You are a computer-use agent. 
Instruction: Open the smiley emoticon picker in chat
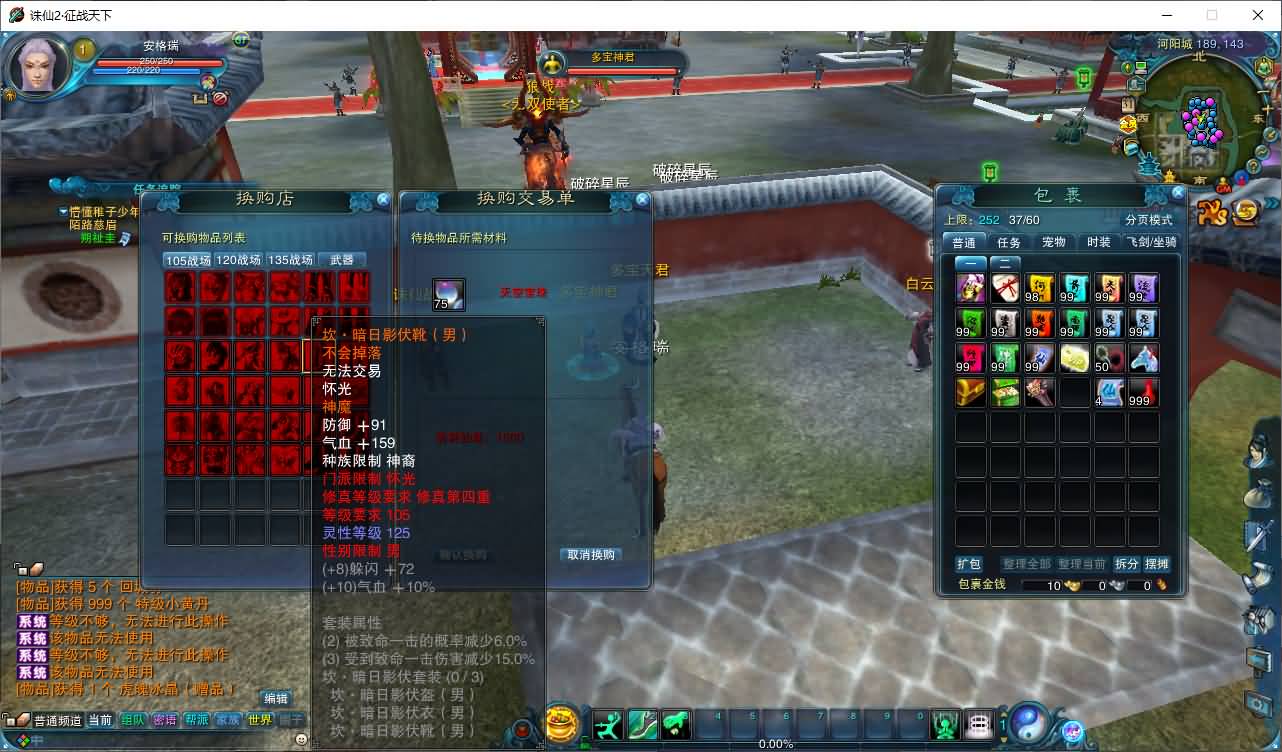click(x=302, y=740)
